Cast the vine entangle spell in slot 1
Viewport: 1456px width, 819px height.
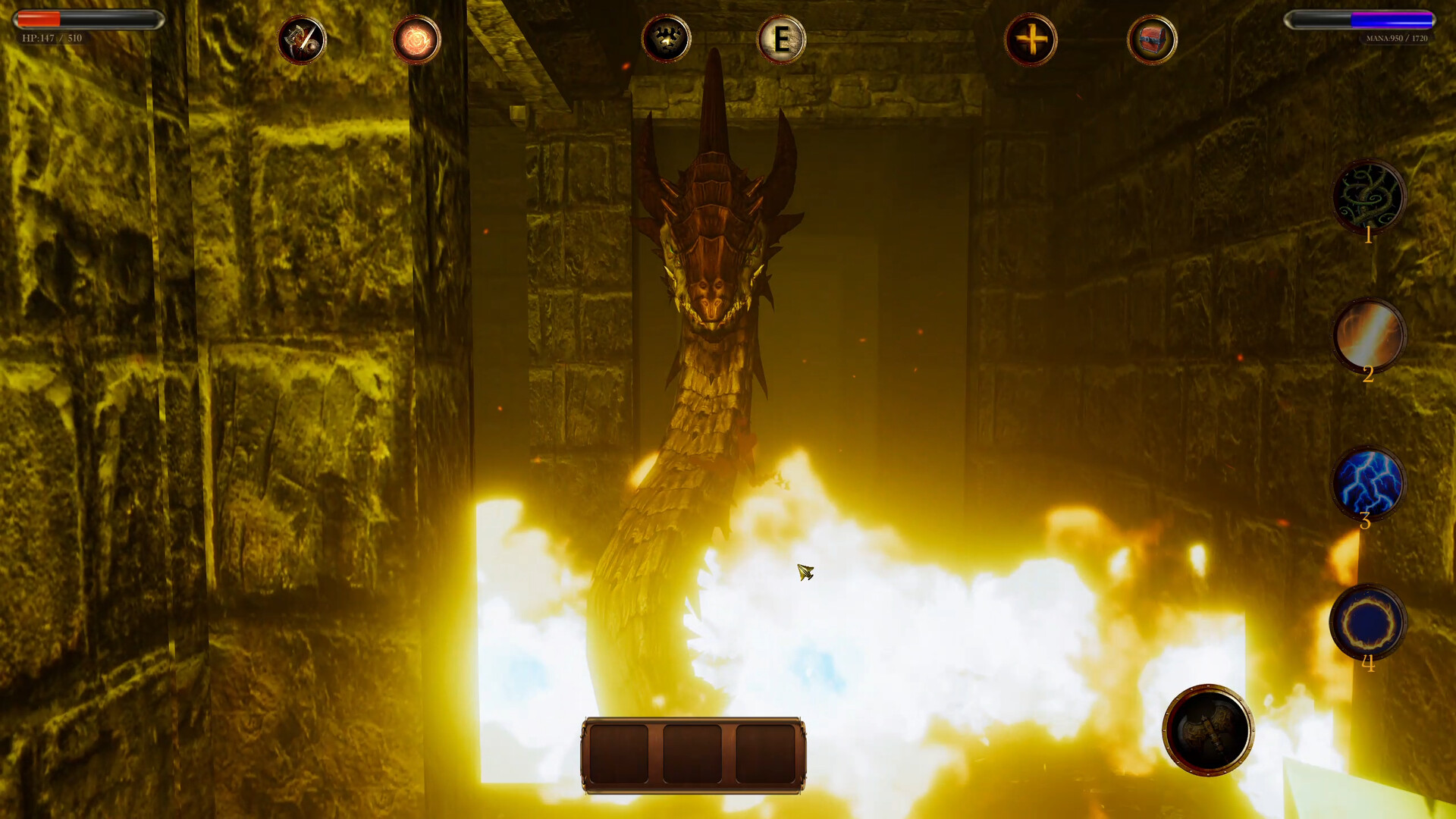click(1370, 196)
